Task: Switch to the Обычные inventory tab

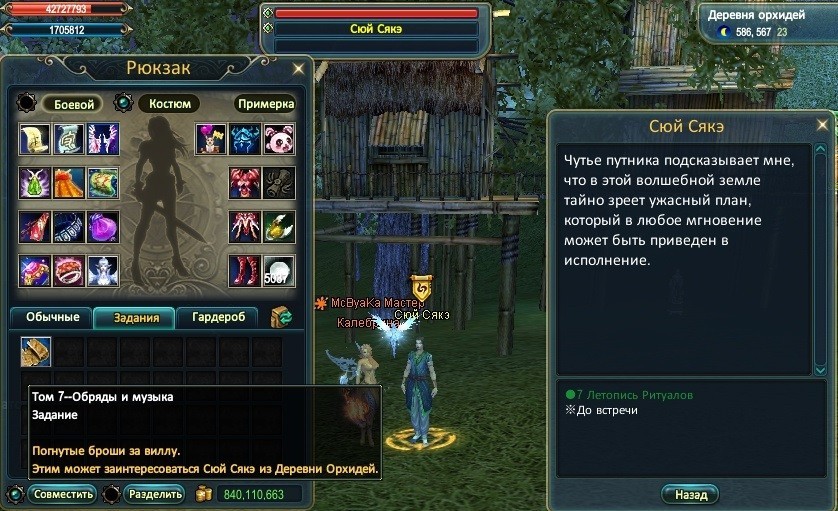Action: click(51, 318)
